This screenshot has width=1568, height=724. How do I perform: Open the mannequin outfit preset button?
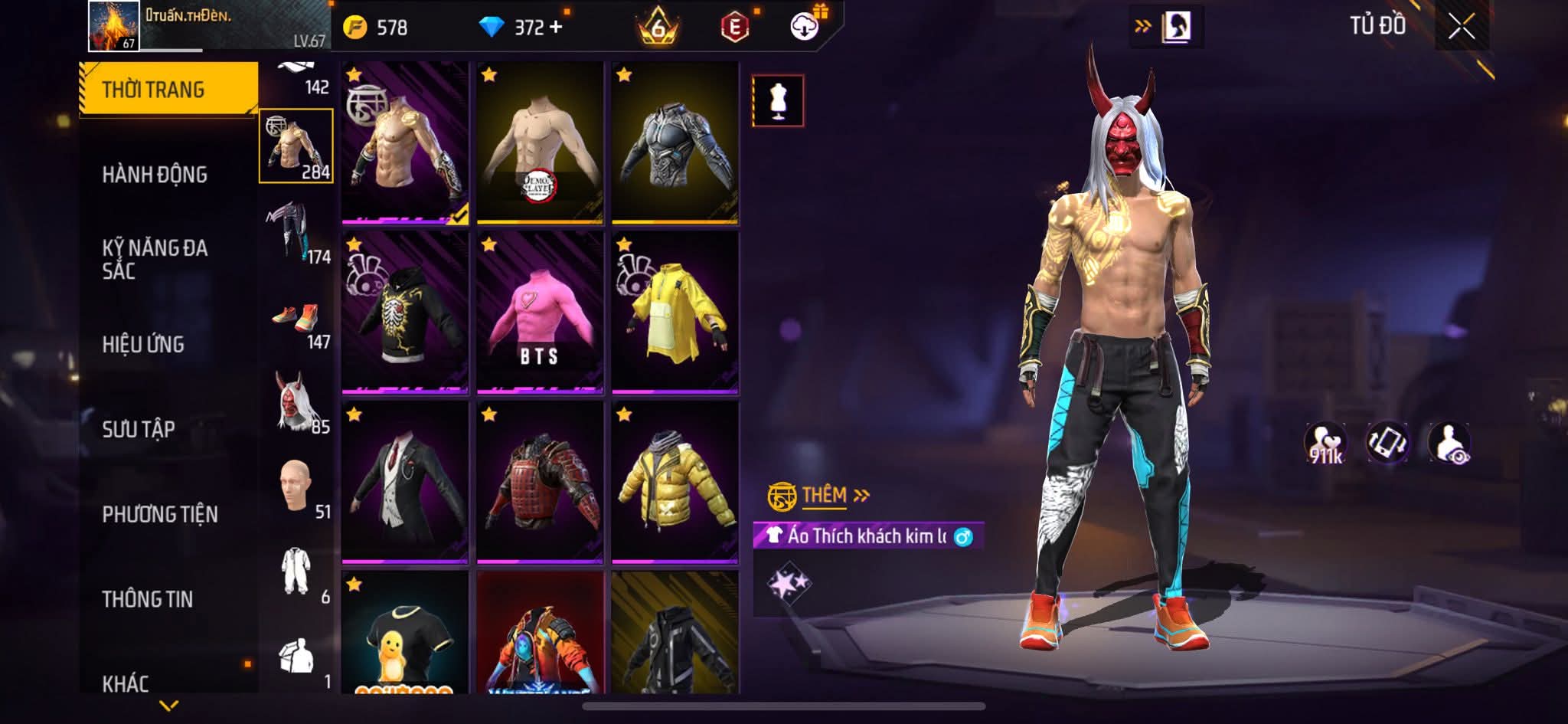(778, 100)
